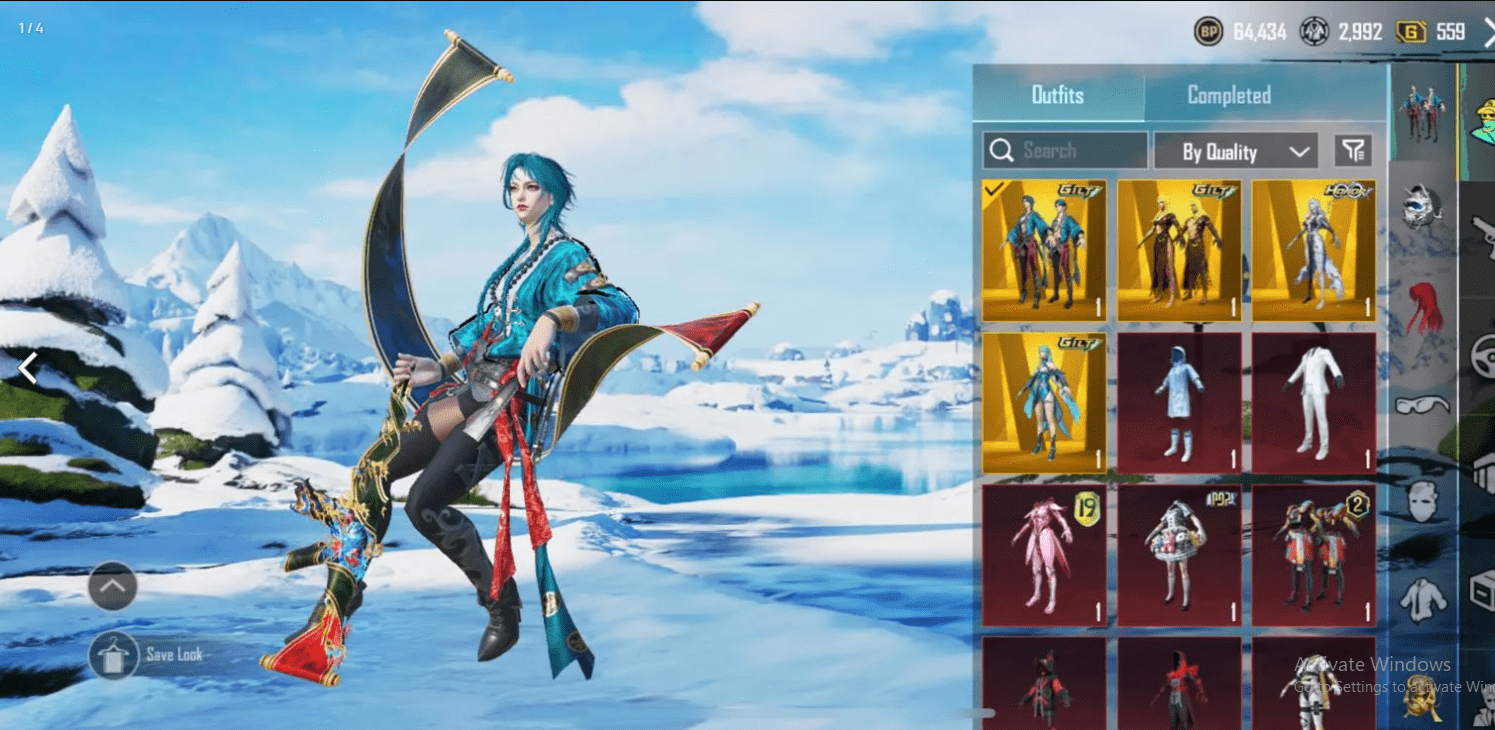Open the By Quality sorting dropdown

point(1235,151)
